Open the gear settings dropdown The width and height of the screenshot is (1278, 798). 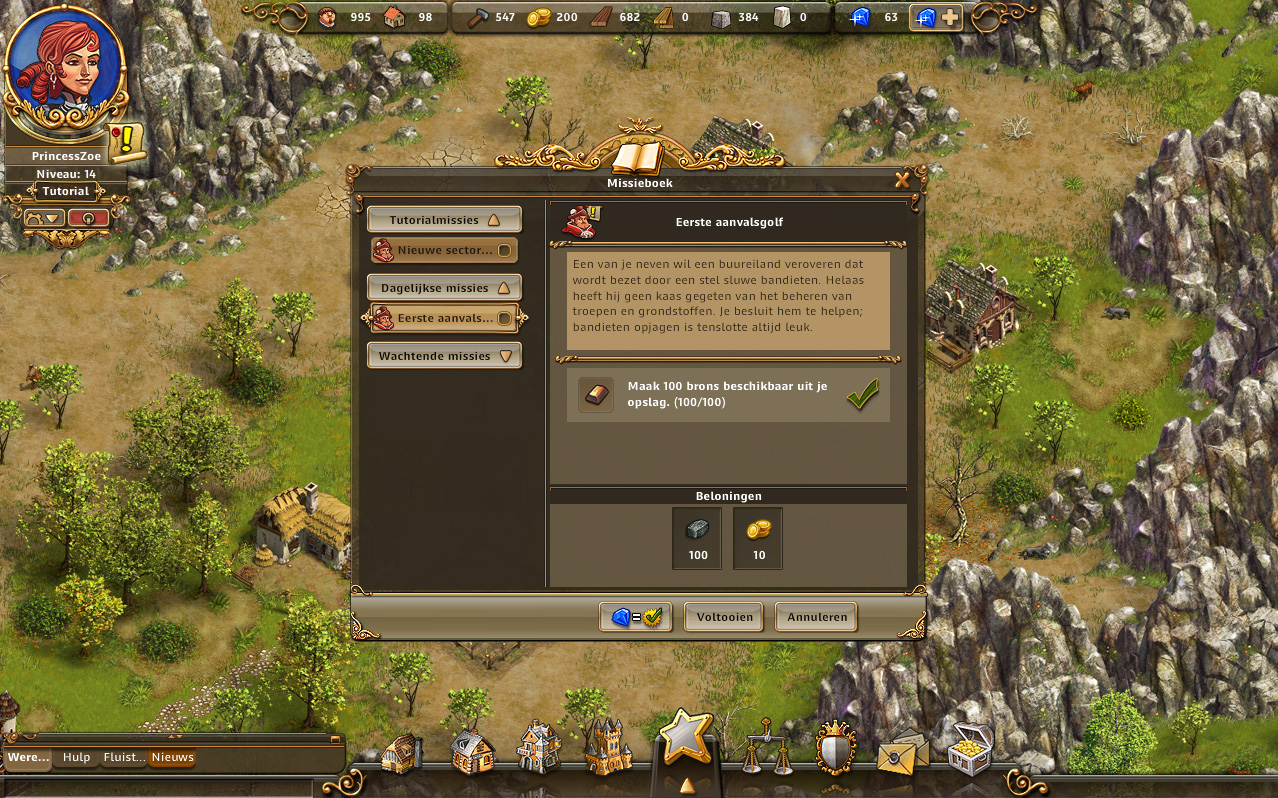[x=44, y=218]
